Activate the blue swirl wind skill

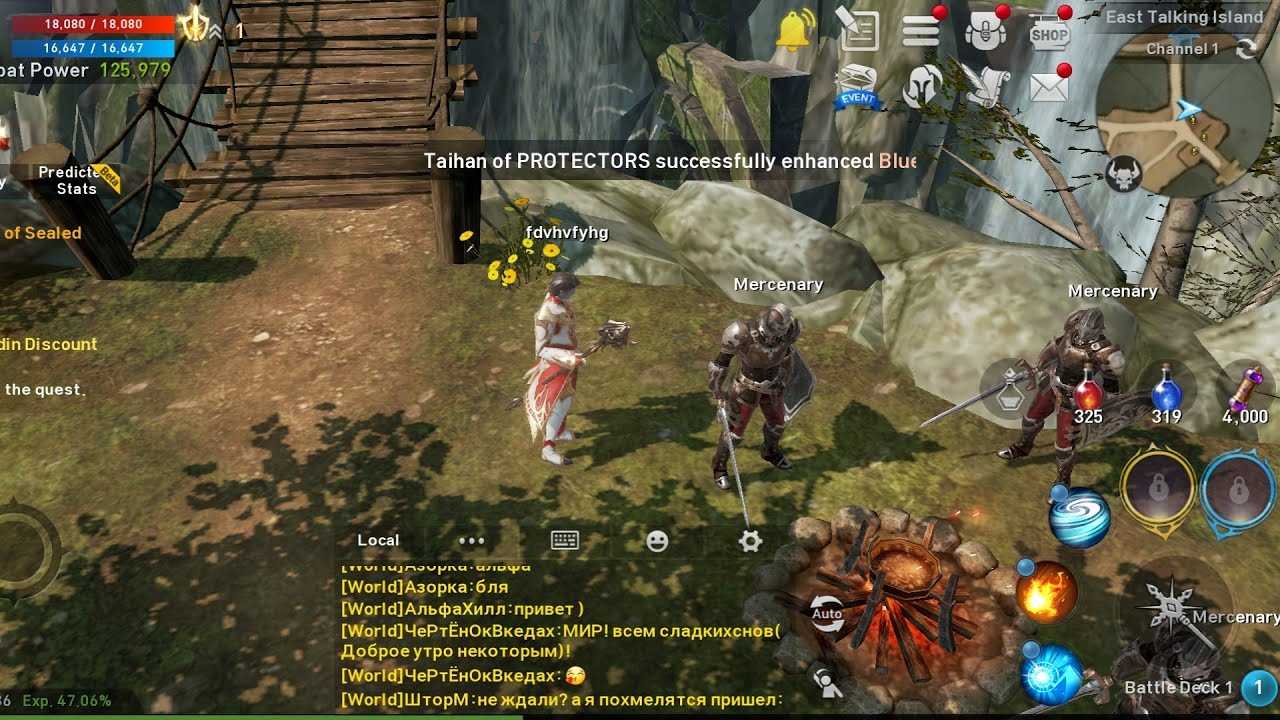pyautogui.click(x=1080, y=516)
